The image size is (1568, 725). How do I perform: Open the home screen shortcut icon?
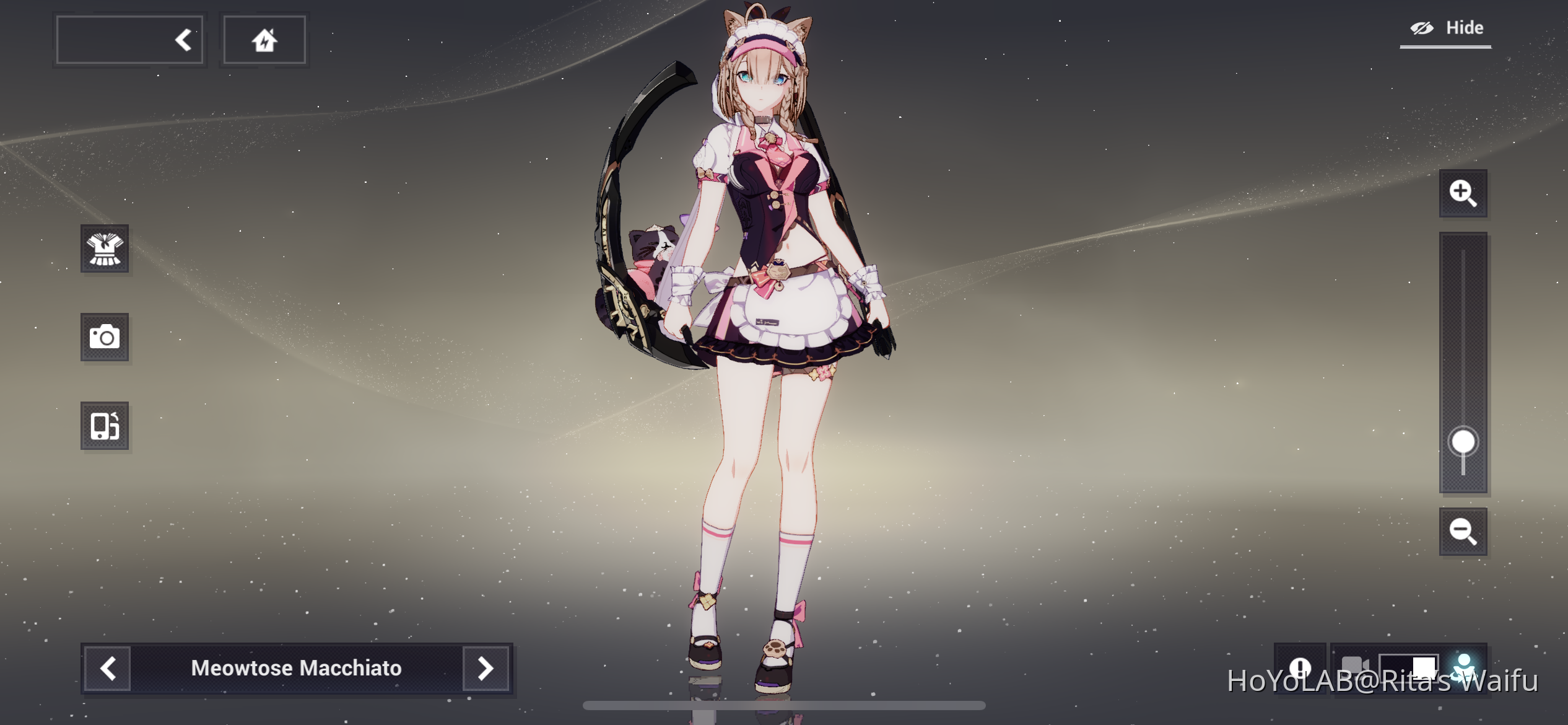point(264,39)
